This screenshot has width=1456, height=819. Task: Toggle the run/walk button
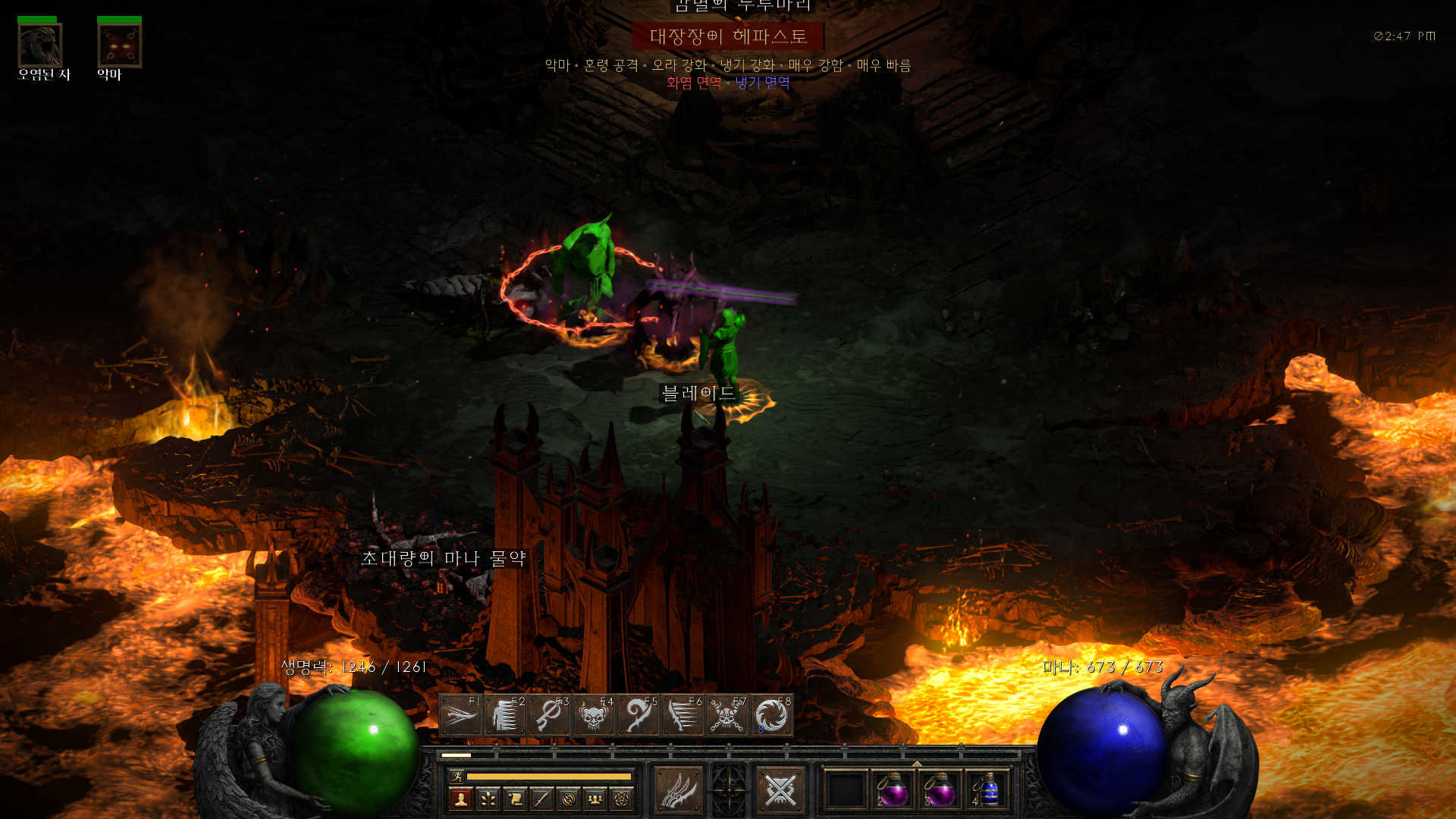[457, 776]
